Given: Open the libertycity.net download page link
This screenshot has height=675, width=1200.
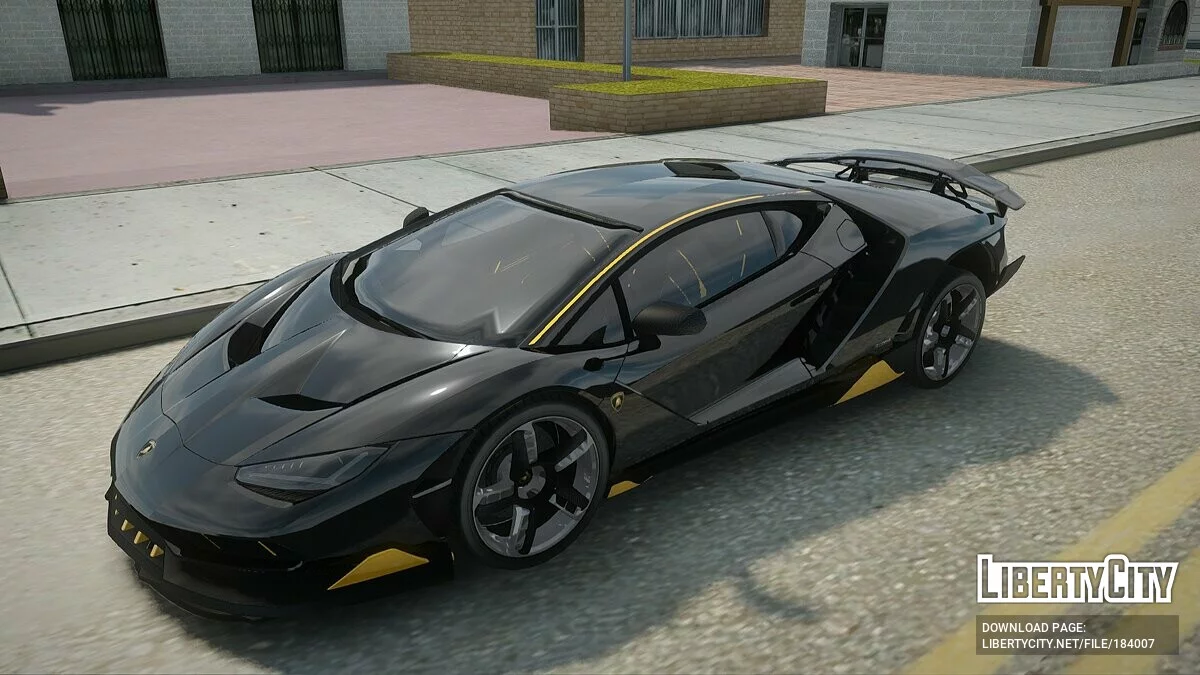Looking at the screenshot, I should click(1067, 644).
